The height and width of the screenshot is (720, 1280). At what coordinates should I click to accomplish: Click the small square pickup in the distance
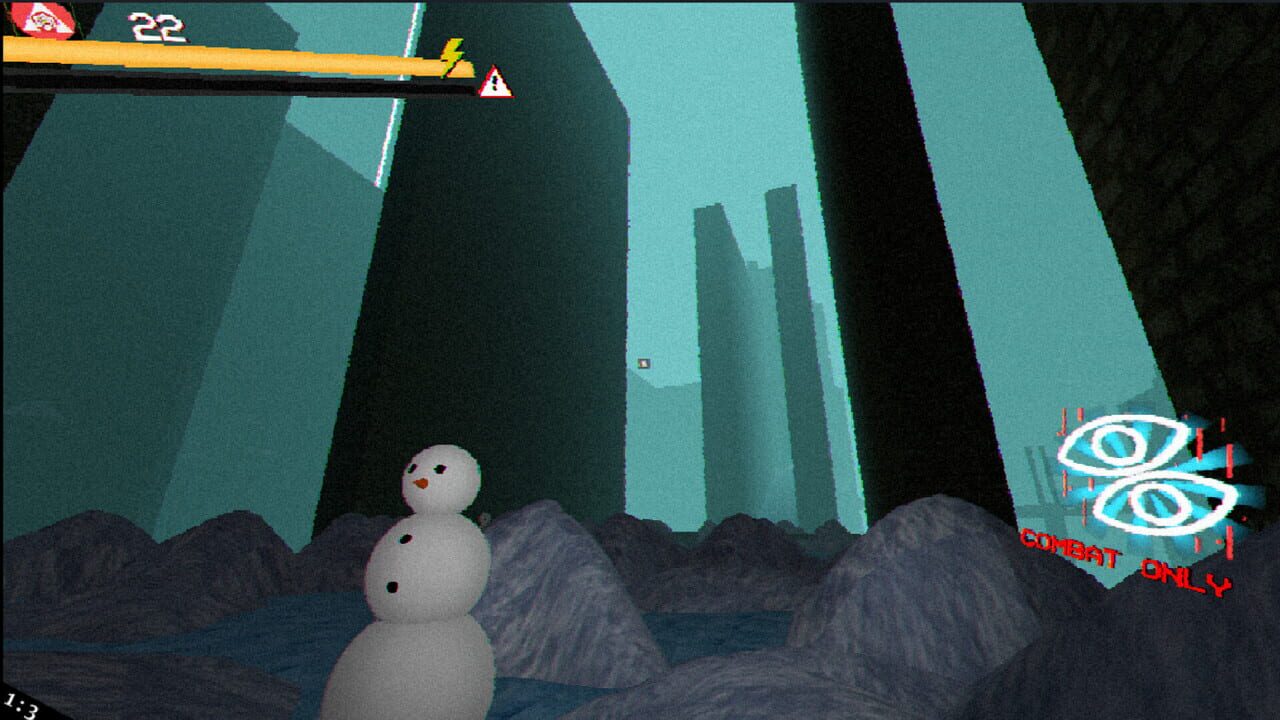pos(643,365)
